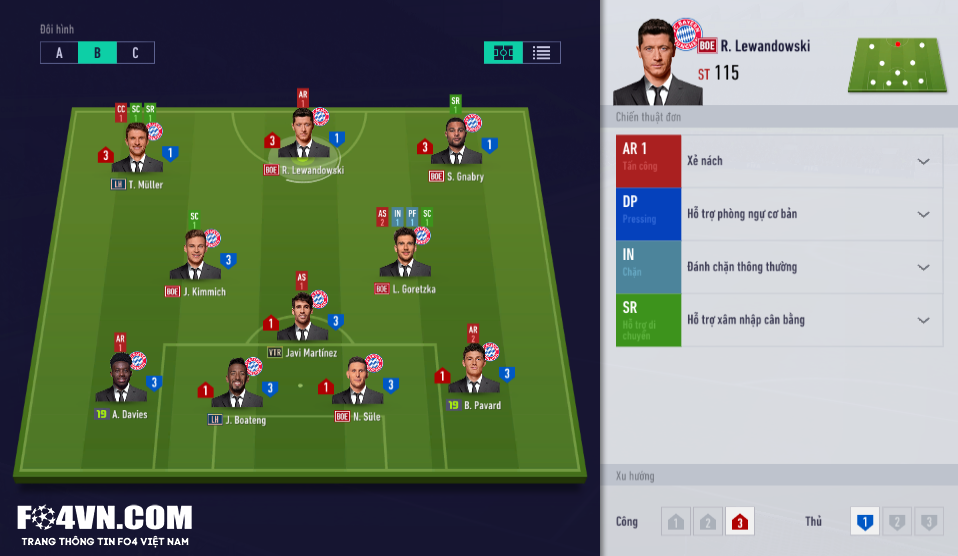
Task: Expand the DP pressing tactic dropdown
Action: pos(923,214)
